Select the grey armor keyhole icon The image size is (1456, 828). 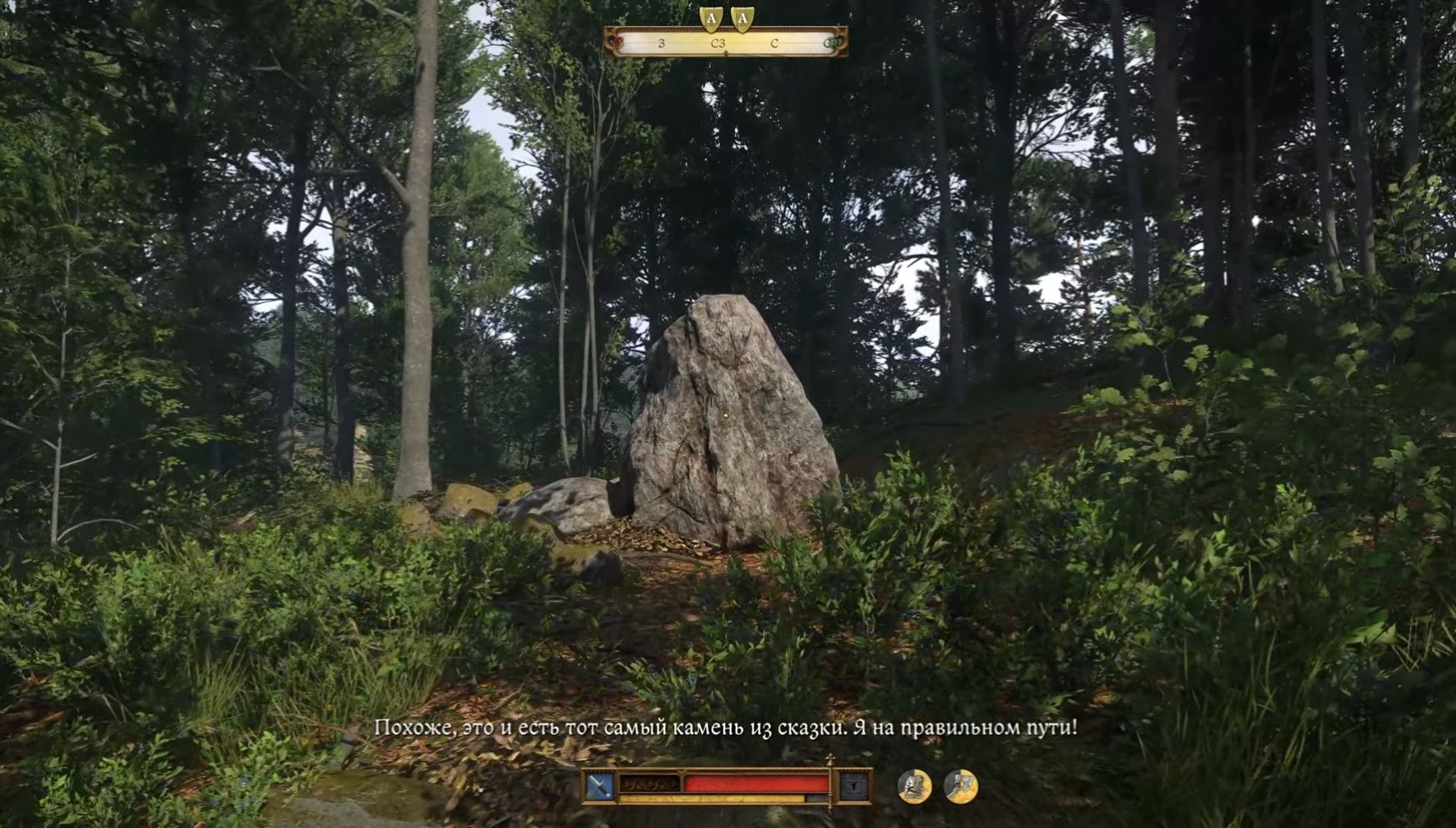854,787
